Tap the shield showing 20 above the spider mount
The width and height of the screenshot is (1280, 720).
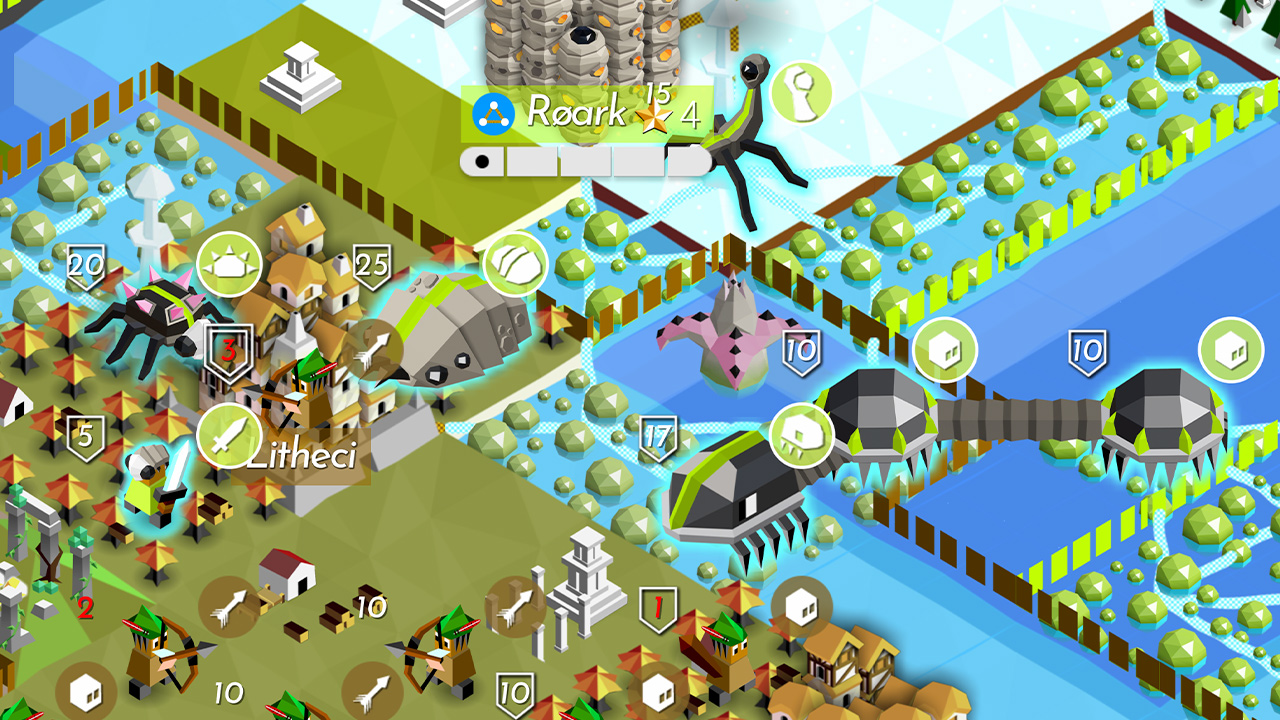pyautogui.click(x=84, y=268)
